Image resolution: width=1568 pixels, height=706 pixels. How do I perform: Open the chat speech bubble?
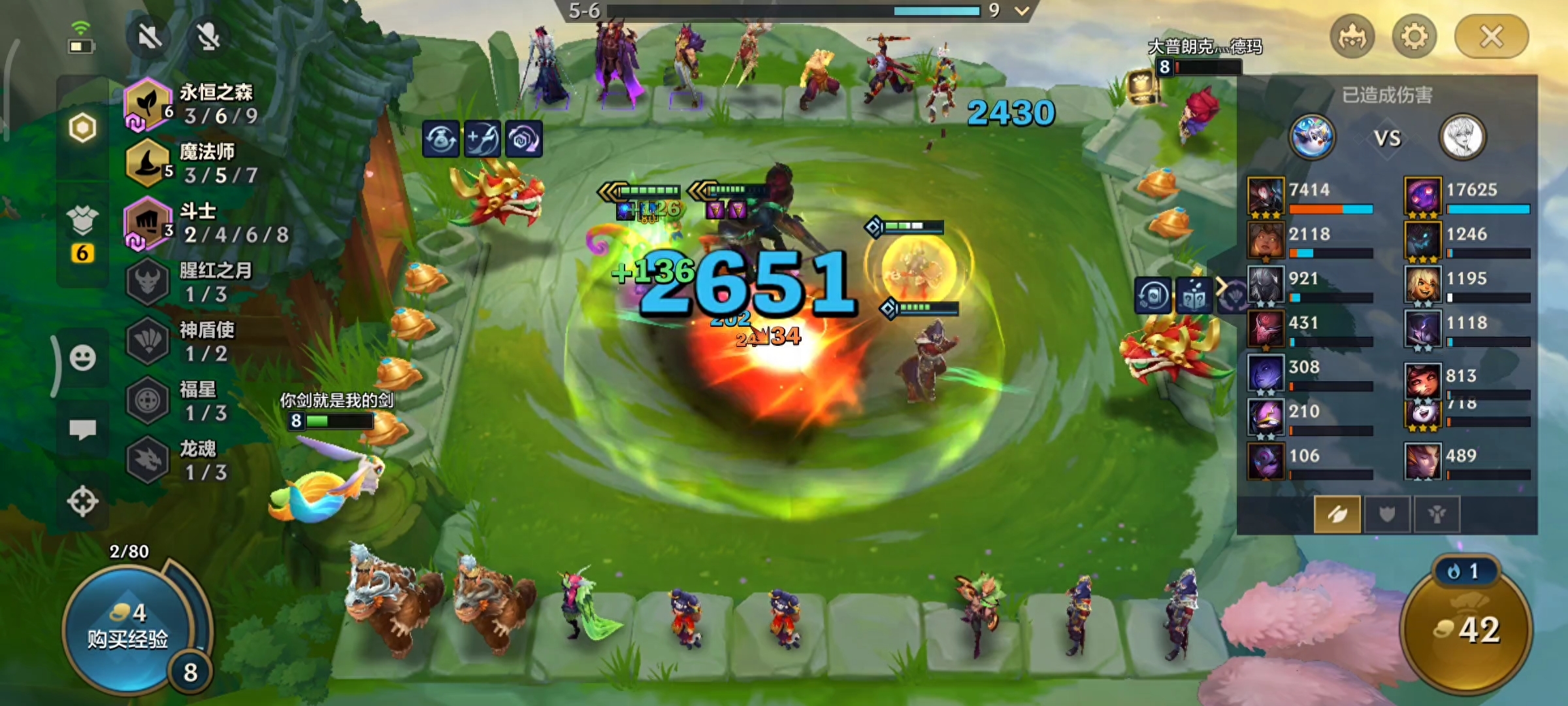[x=83, y=429]
